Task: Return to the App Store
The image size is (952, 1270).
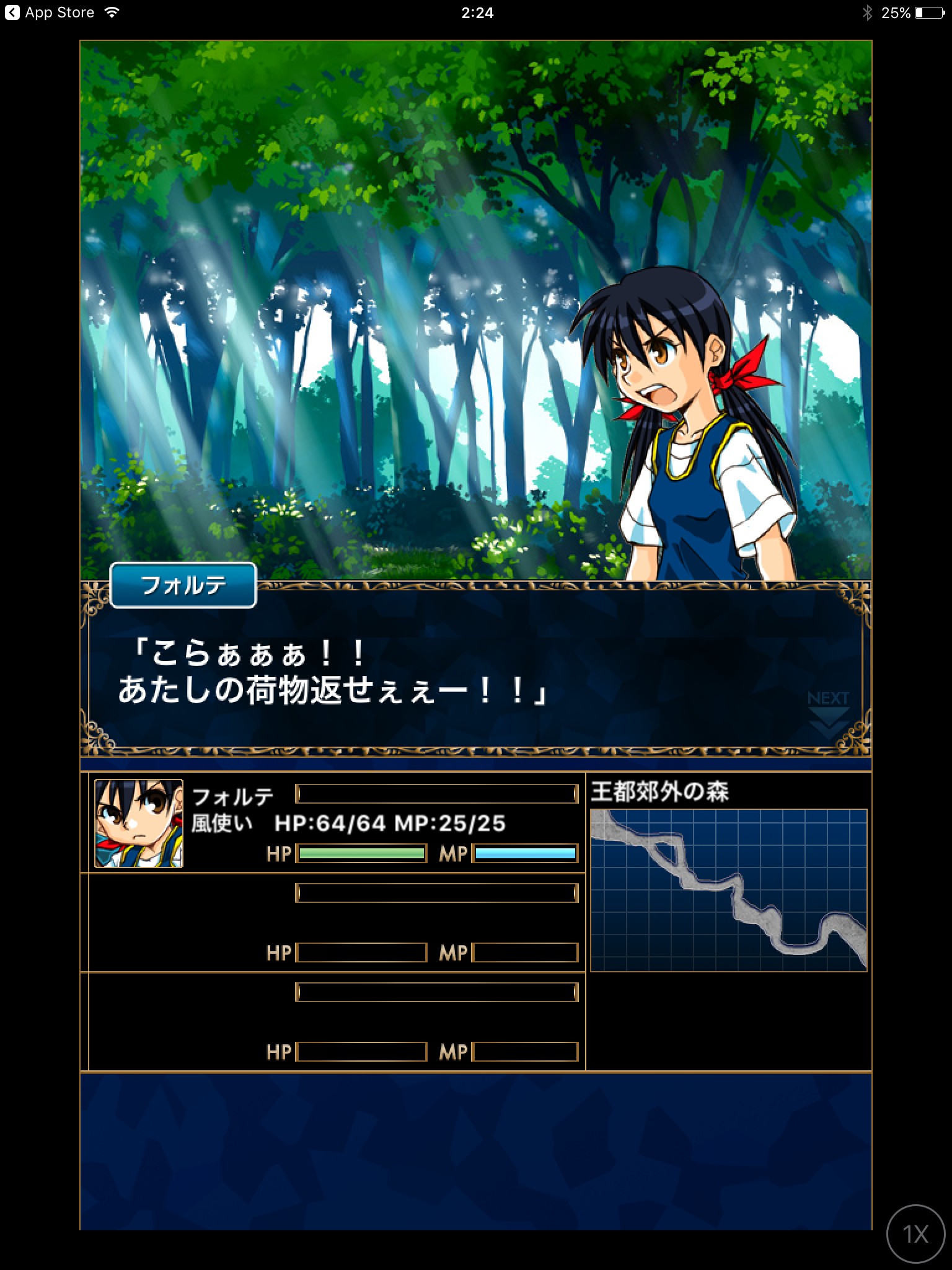Action: click(x=50, y=12)
